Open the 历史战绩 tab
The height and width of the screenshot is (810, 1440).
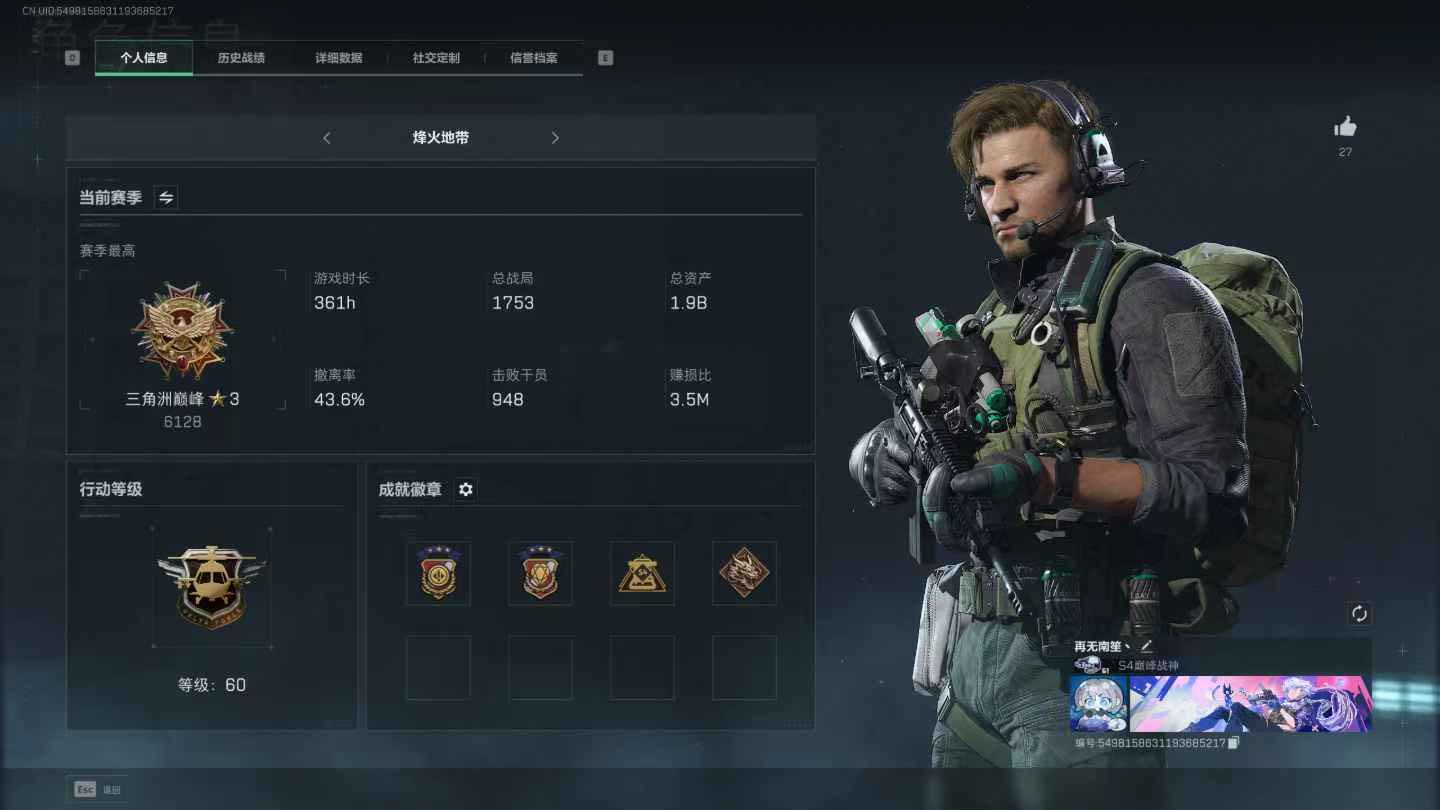coord(241,58)
